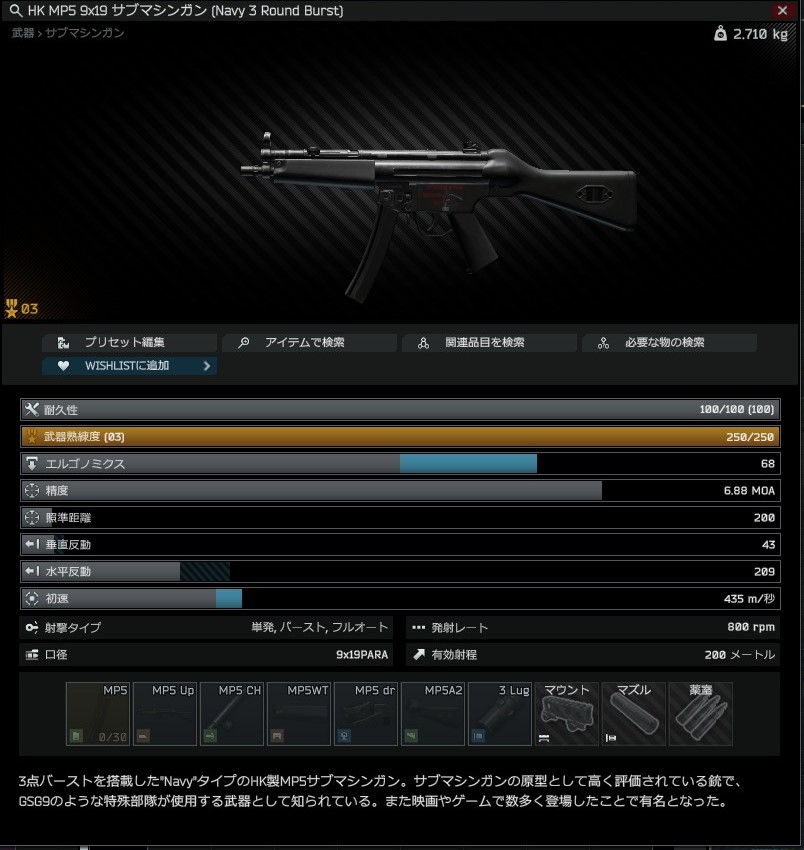Select the MP5 magazine slot showing 0/30
The width and height of the screenshot is (804, 850).
tap(98, 714)
